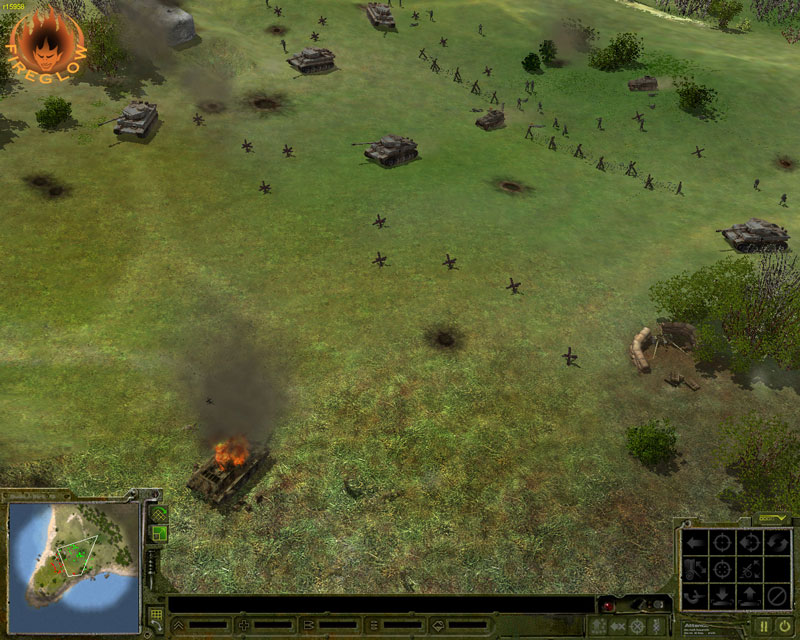Image resolution: width=800 pixels, height=640 pixels.
Task: Click the grid button below the minimap
Action: point(156,615)
